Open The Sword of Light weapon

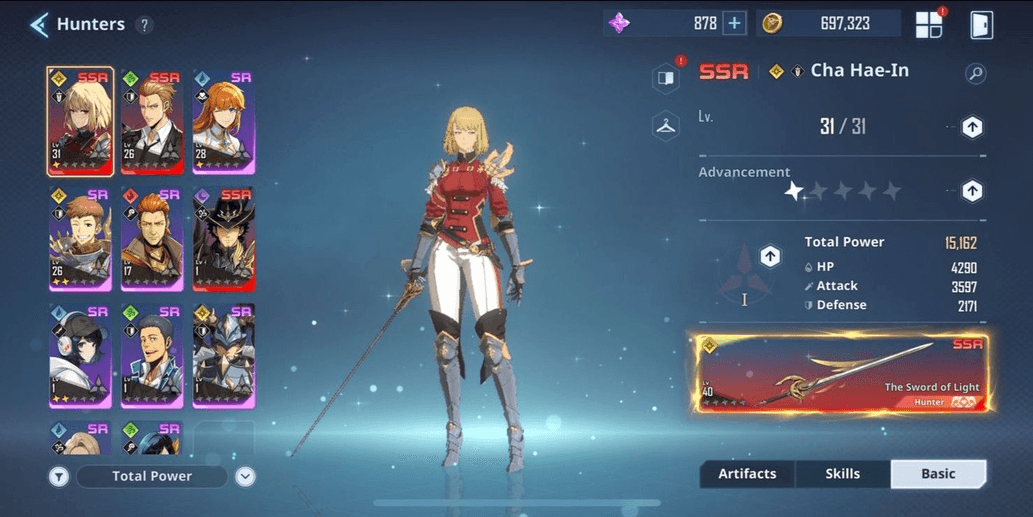pyautogui.click(x=841, y=374)
